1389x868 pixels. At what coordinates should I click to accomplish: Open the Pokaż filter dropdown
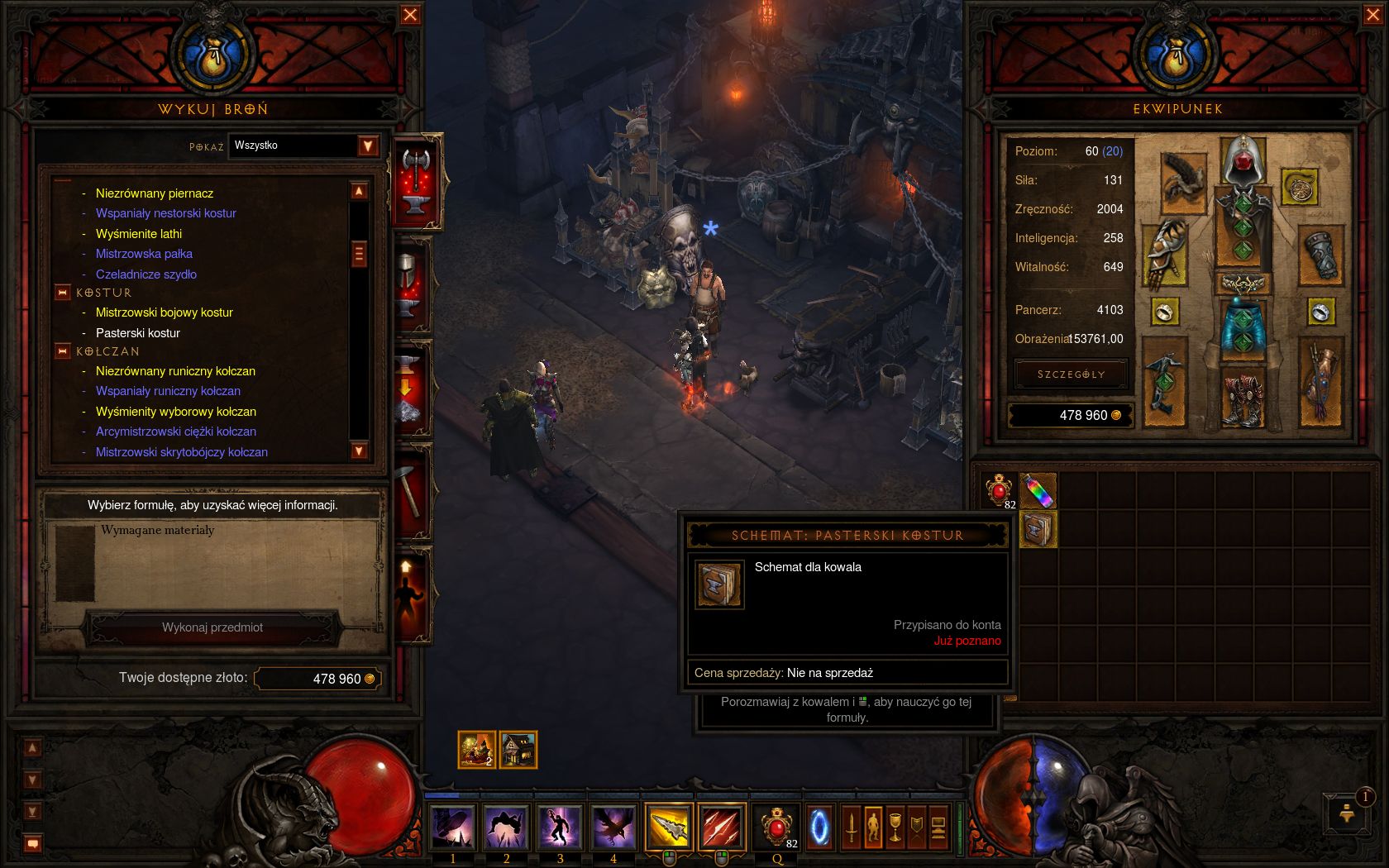[368, 146]
